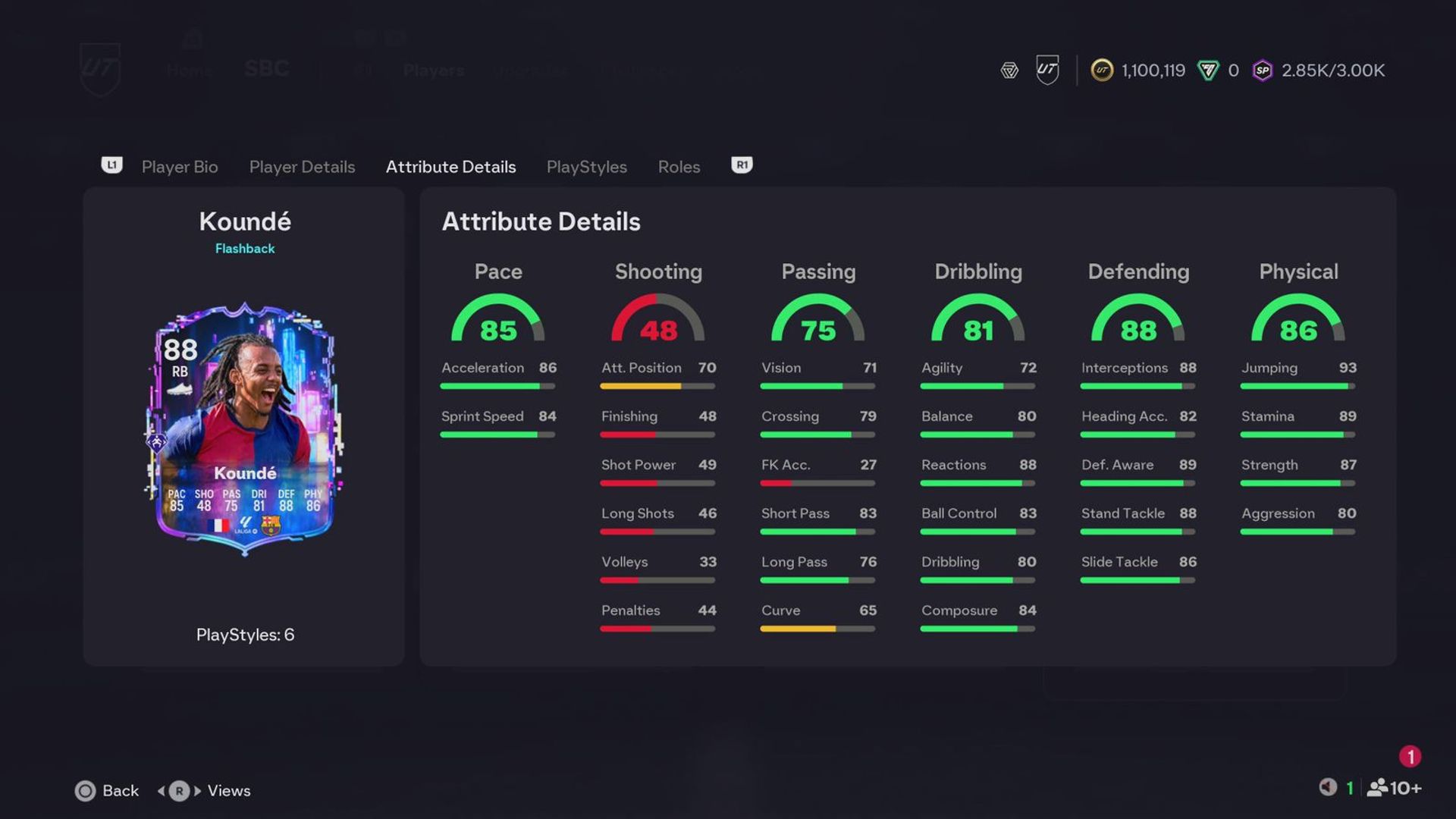Open the Player Details tab
This screenshot has width=1456, height=819.
[302, 167]
